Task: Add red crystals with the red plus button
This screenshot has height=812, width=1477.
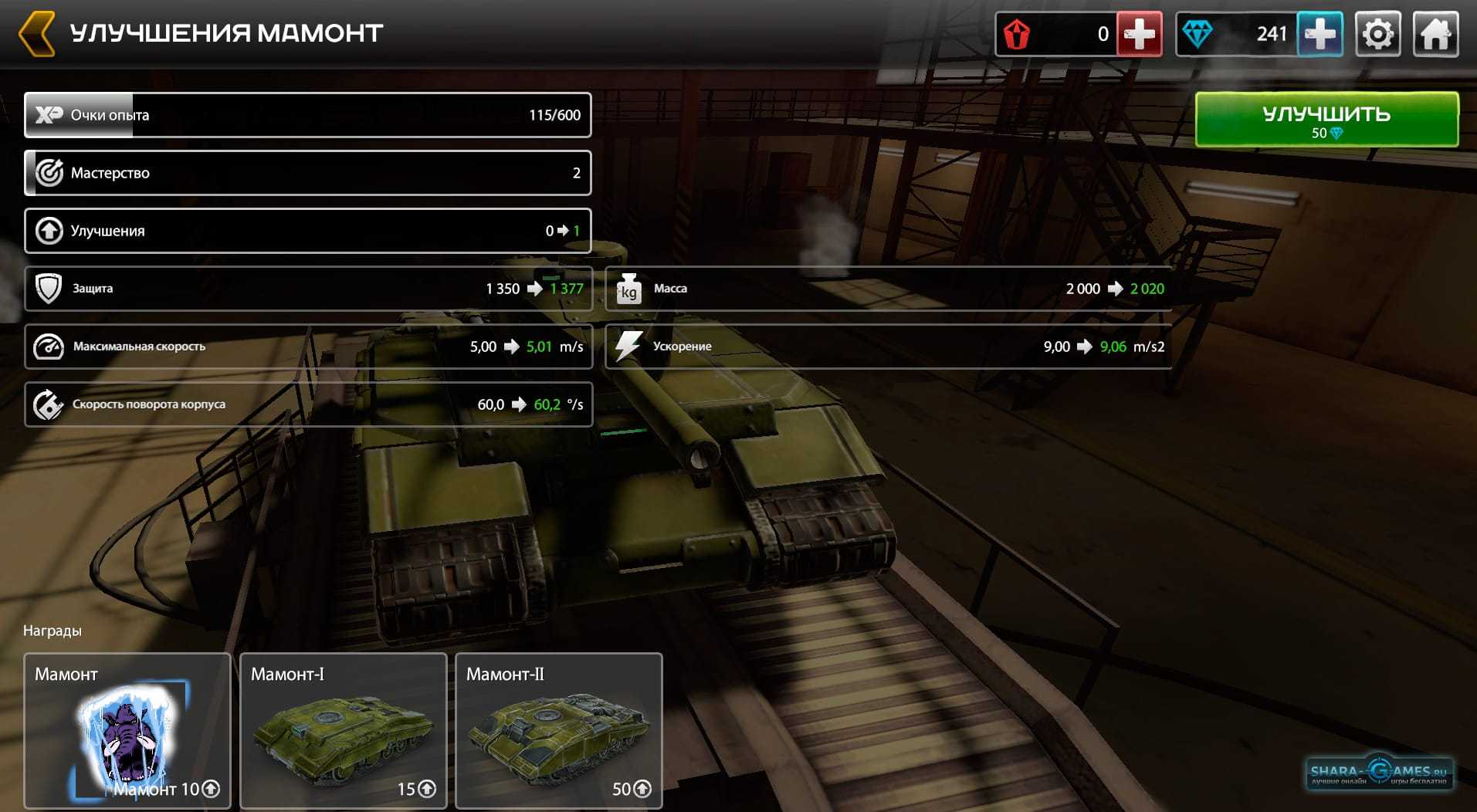Action: point(1139,34)
